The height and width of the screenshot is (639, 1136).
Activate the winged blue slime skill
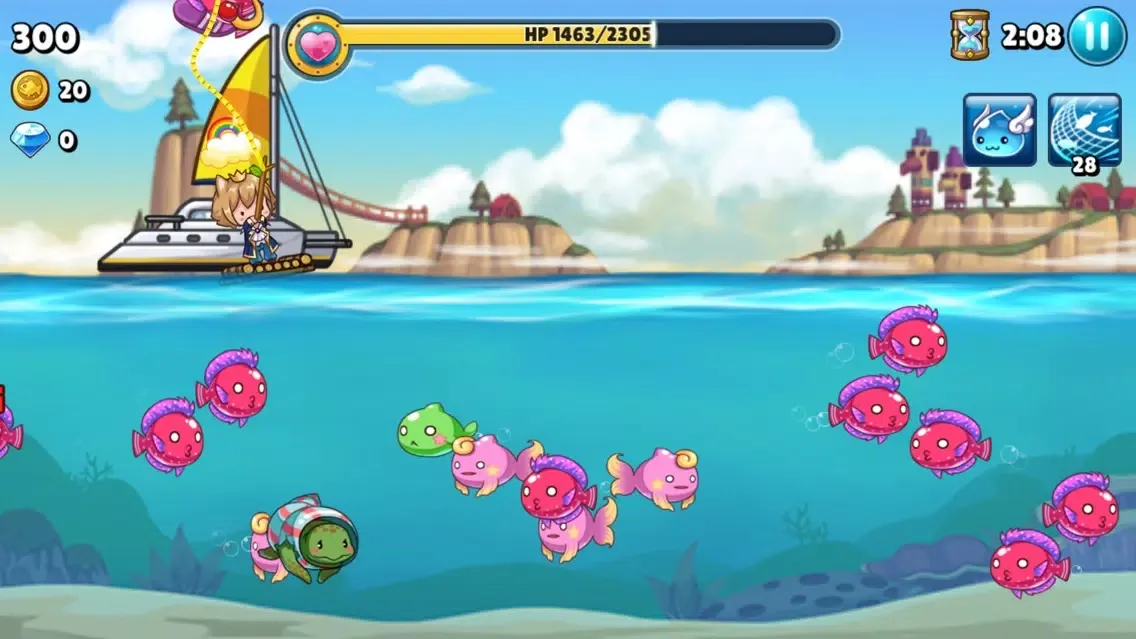999,130
